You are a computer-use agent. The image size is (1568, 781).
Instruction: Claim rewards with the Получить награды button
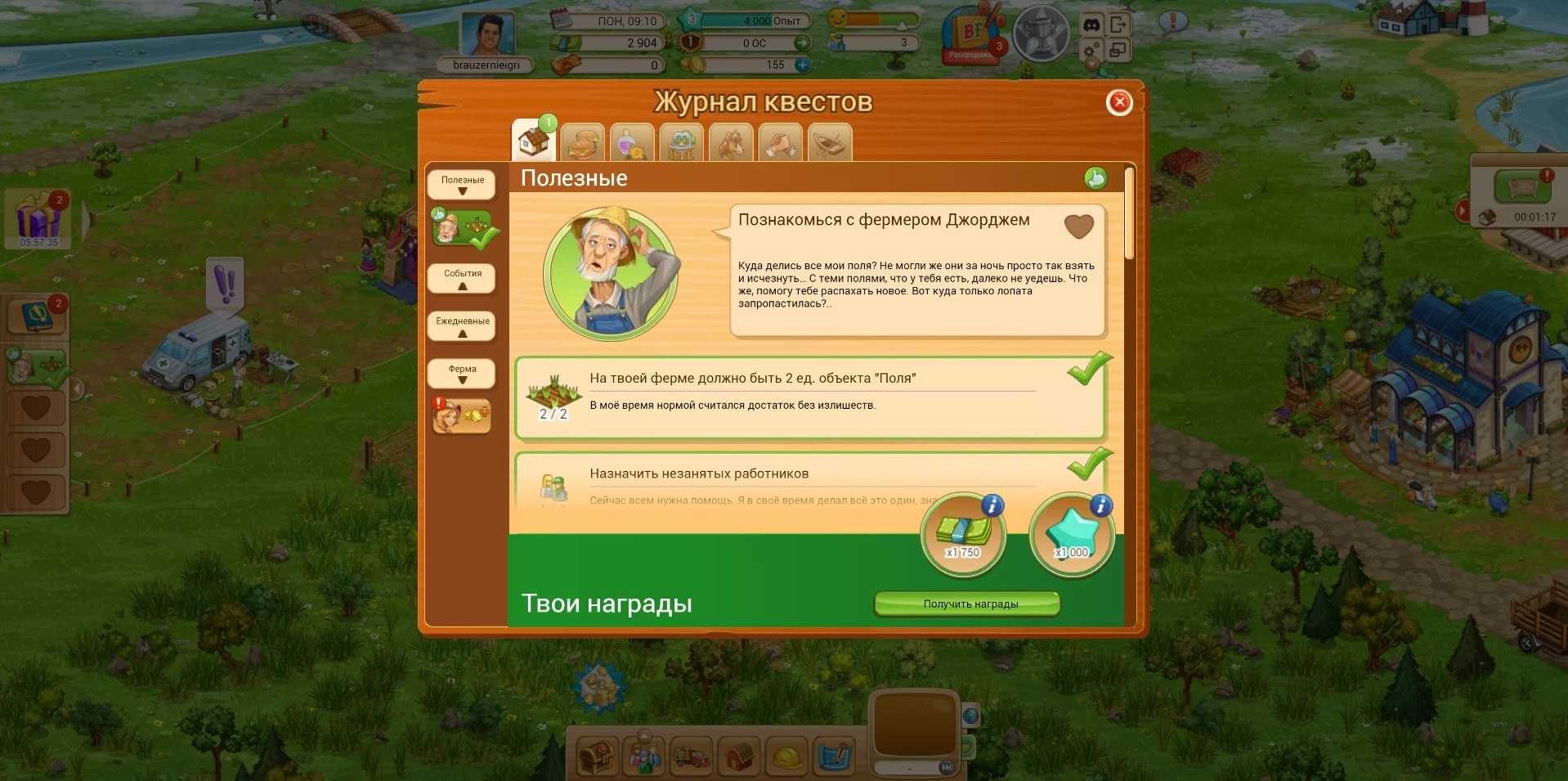click(x=968, y=604)
